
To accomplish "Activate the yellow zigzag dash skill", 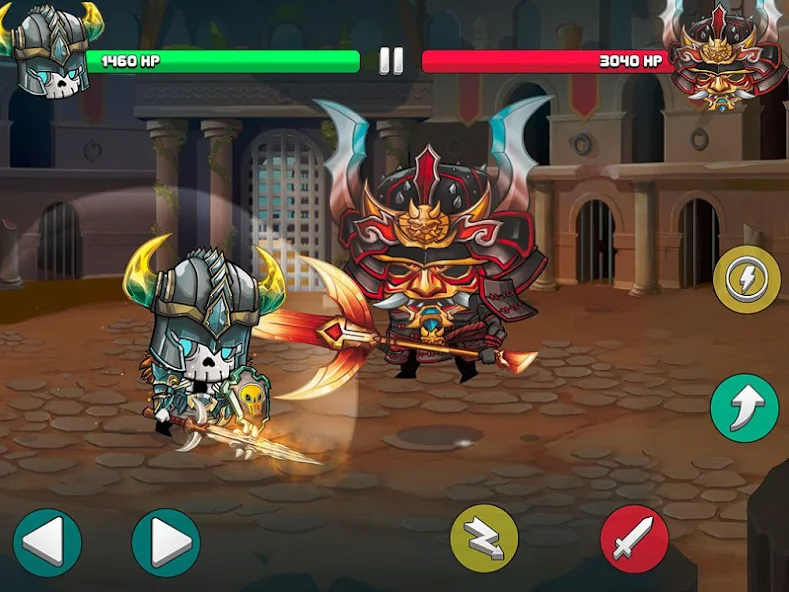I will pyautogui.click(x=484, y=539).
